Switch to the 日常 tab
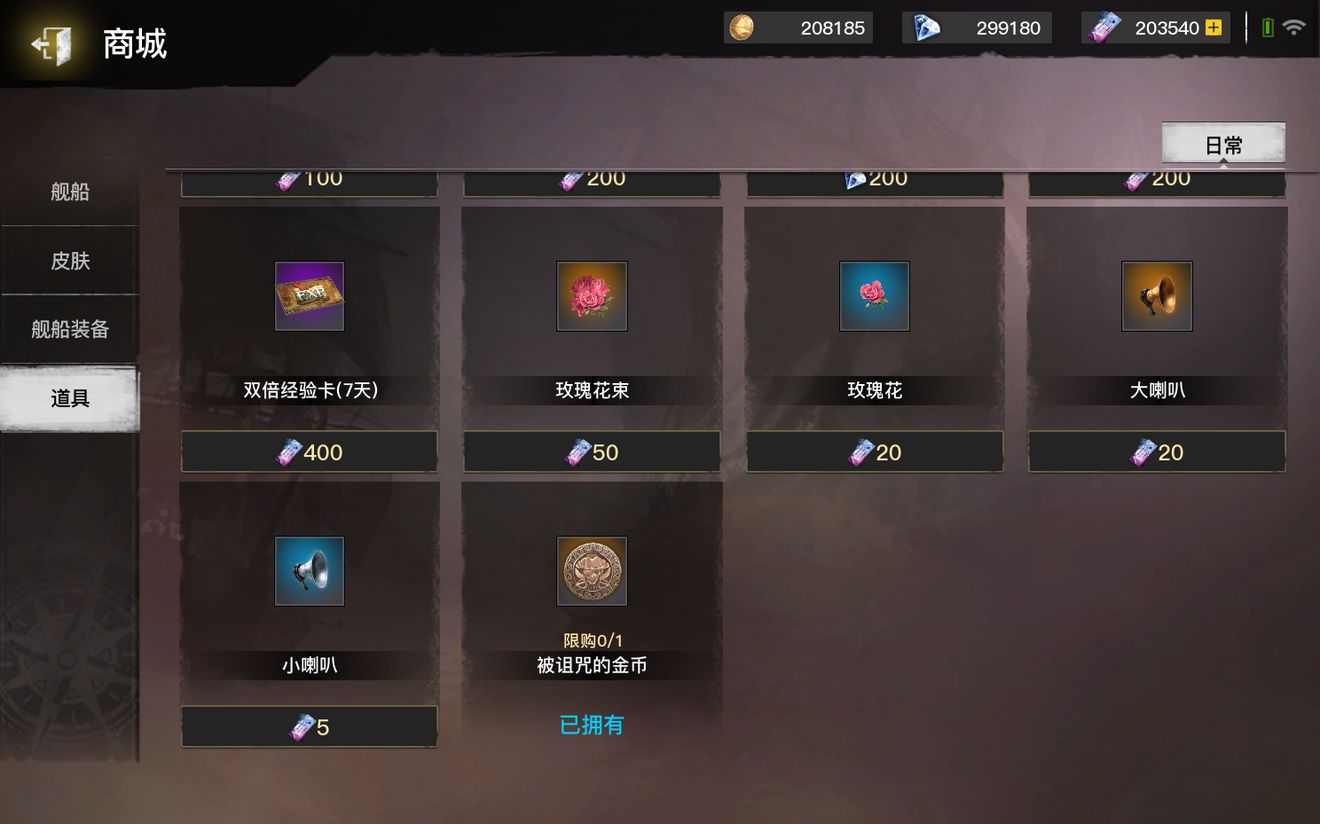 click(1222, 143)
